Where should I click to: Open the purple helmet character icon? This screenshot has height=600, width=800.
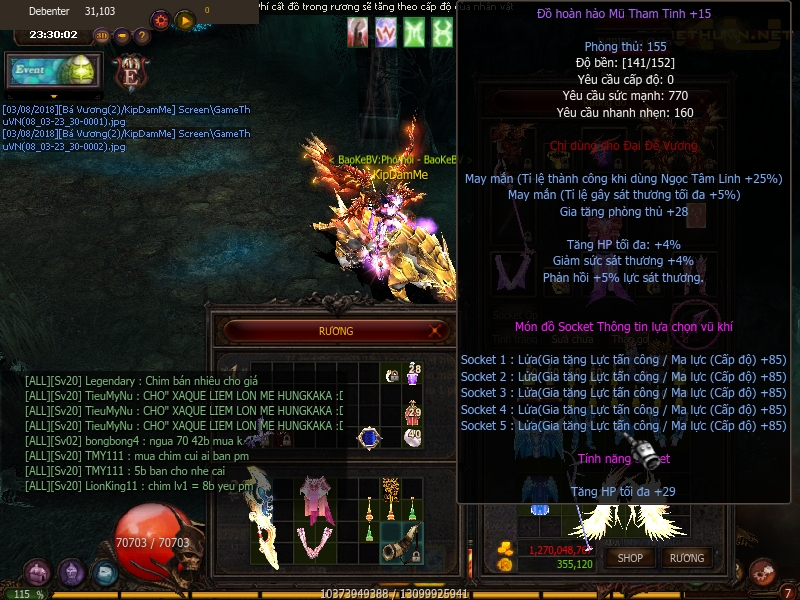(71, 573)
